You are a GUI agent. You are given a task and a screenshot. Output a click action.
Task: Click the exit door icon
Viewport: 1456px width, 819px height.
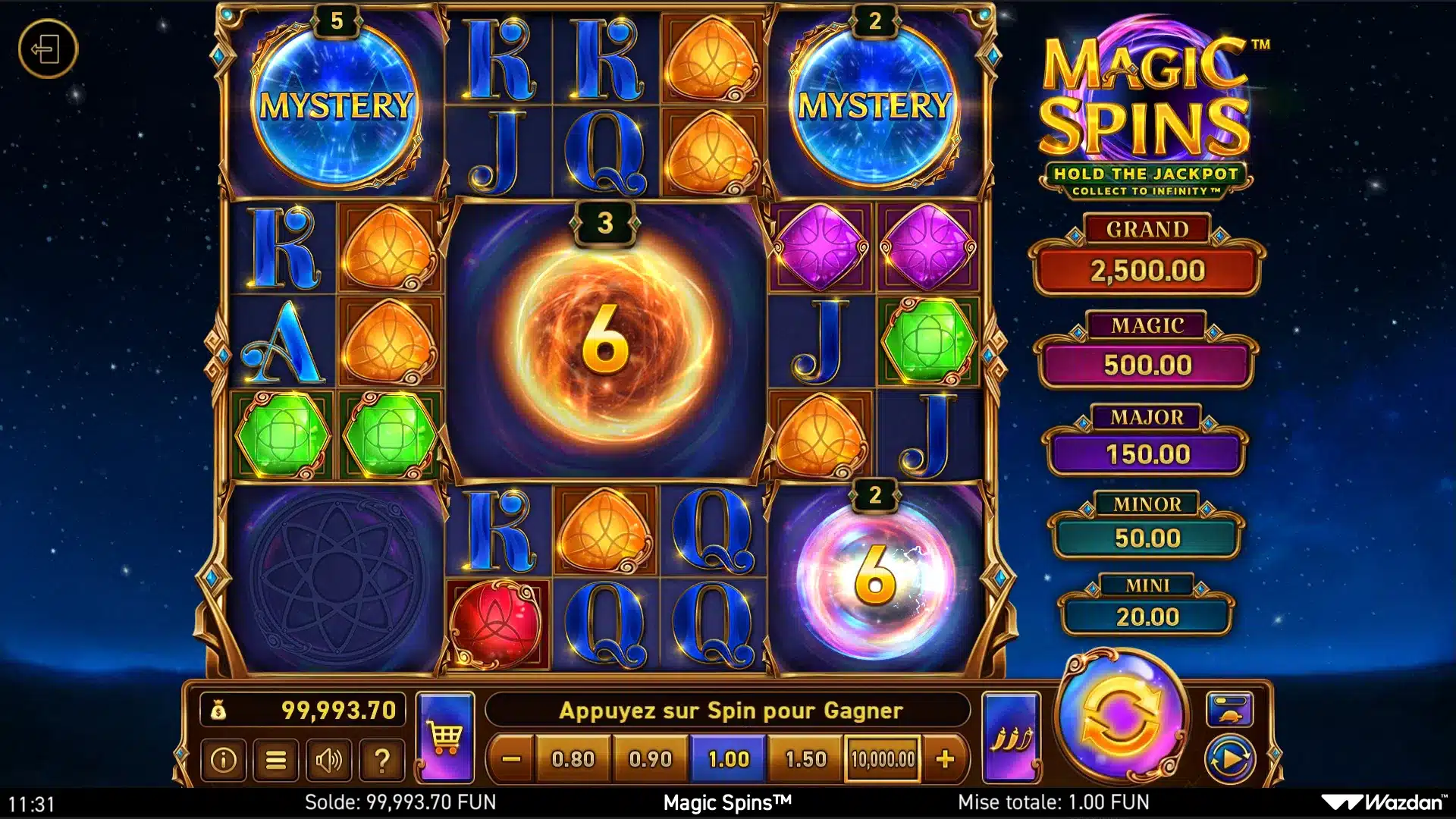(48, 50)
